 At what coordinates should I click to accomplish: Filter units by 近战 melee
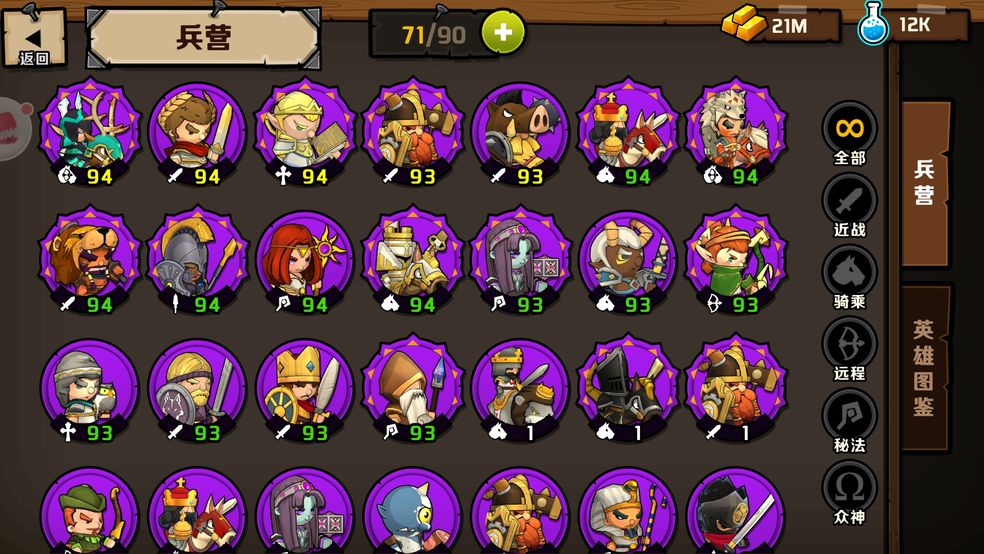click(x=850, y=206)
